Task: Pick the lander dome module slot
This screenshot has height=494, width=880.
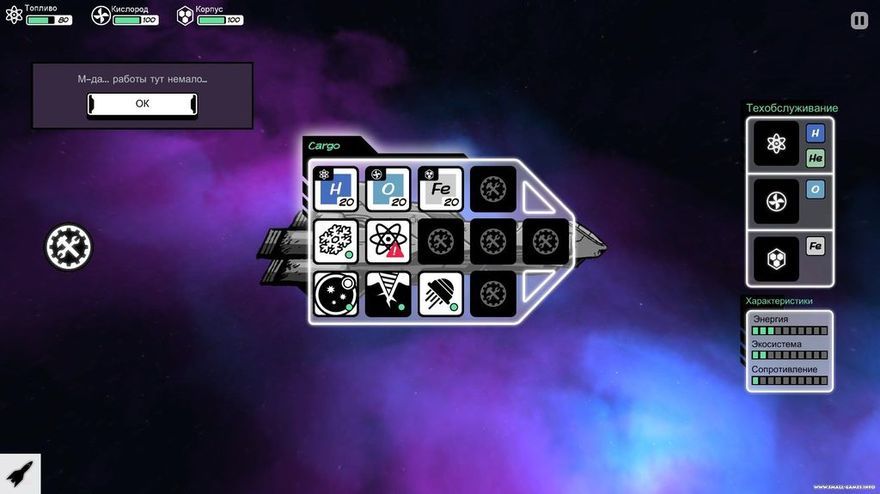Action: click(440, 294)
